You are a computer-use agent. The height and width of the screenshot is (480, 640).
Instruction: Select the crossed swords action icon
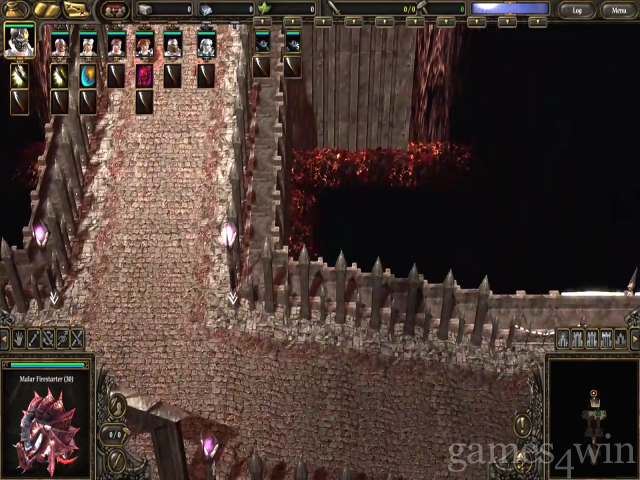(75, 339)
